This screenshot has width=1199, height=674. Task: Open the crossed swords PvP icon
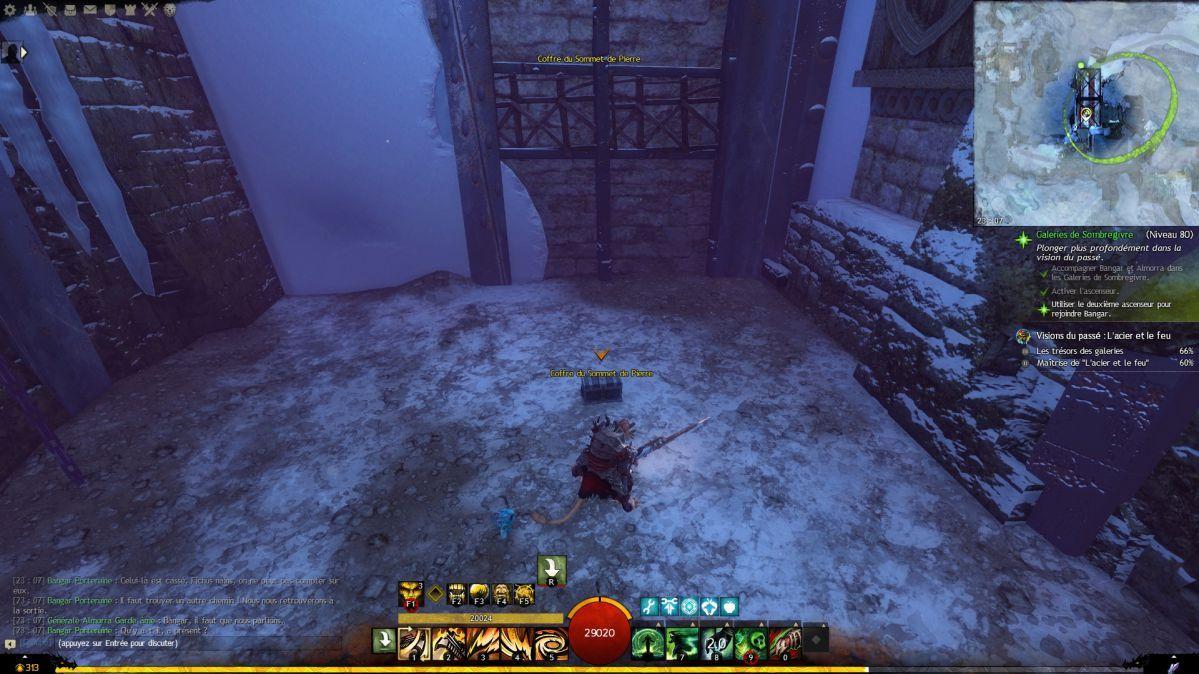coord(150,9)
